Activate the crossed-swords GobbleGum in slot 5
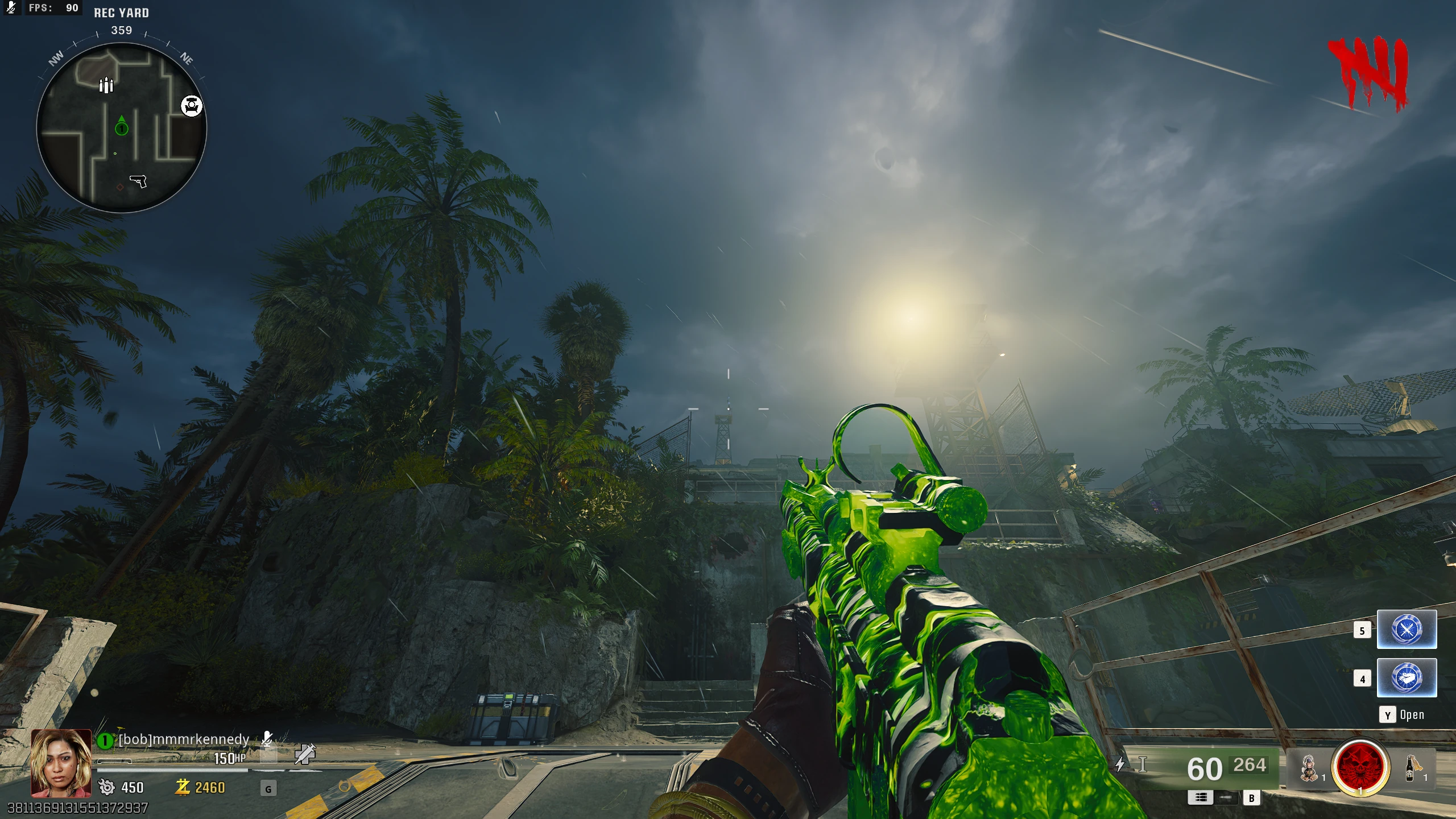Image resolution: width=1456 pixels, height=819 pixels. (1407, 630)
